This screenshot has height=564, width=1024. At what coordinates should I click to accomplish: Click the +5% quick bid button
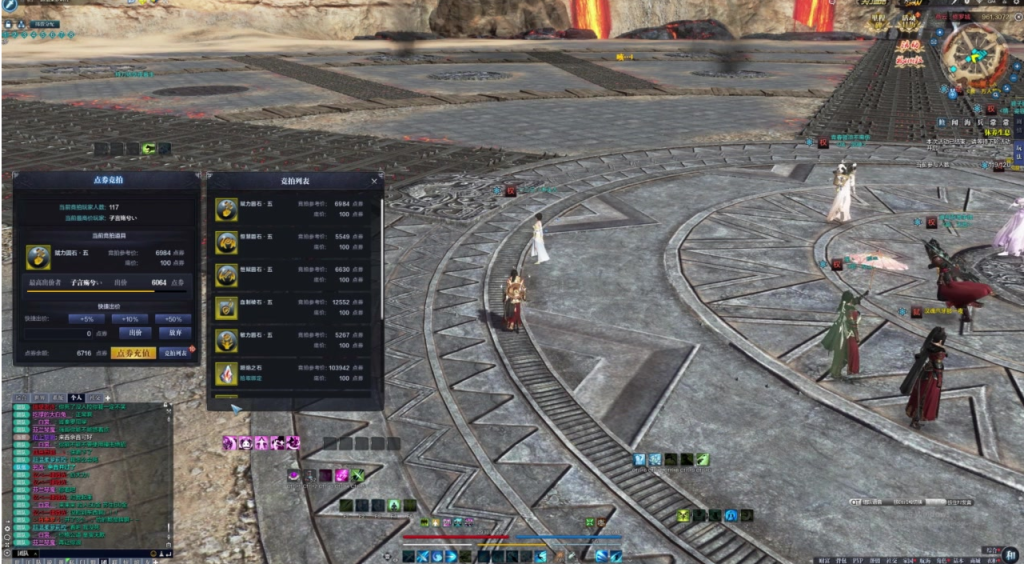point(86,319)
